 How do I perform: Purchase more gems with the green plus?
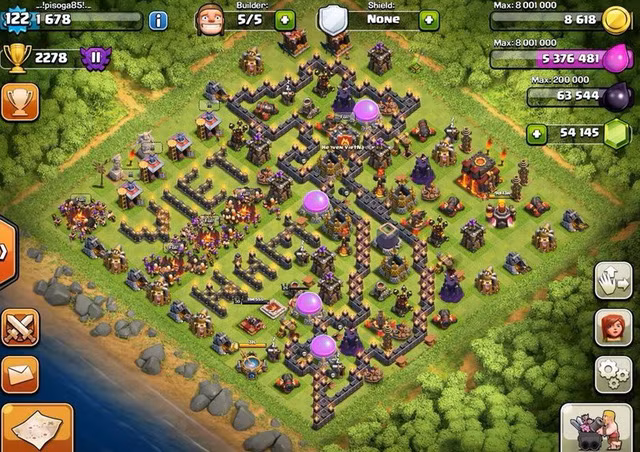point(538,133)
